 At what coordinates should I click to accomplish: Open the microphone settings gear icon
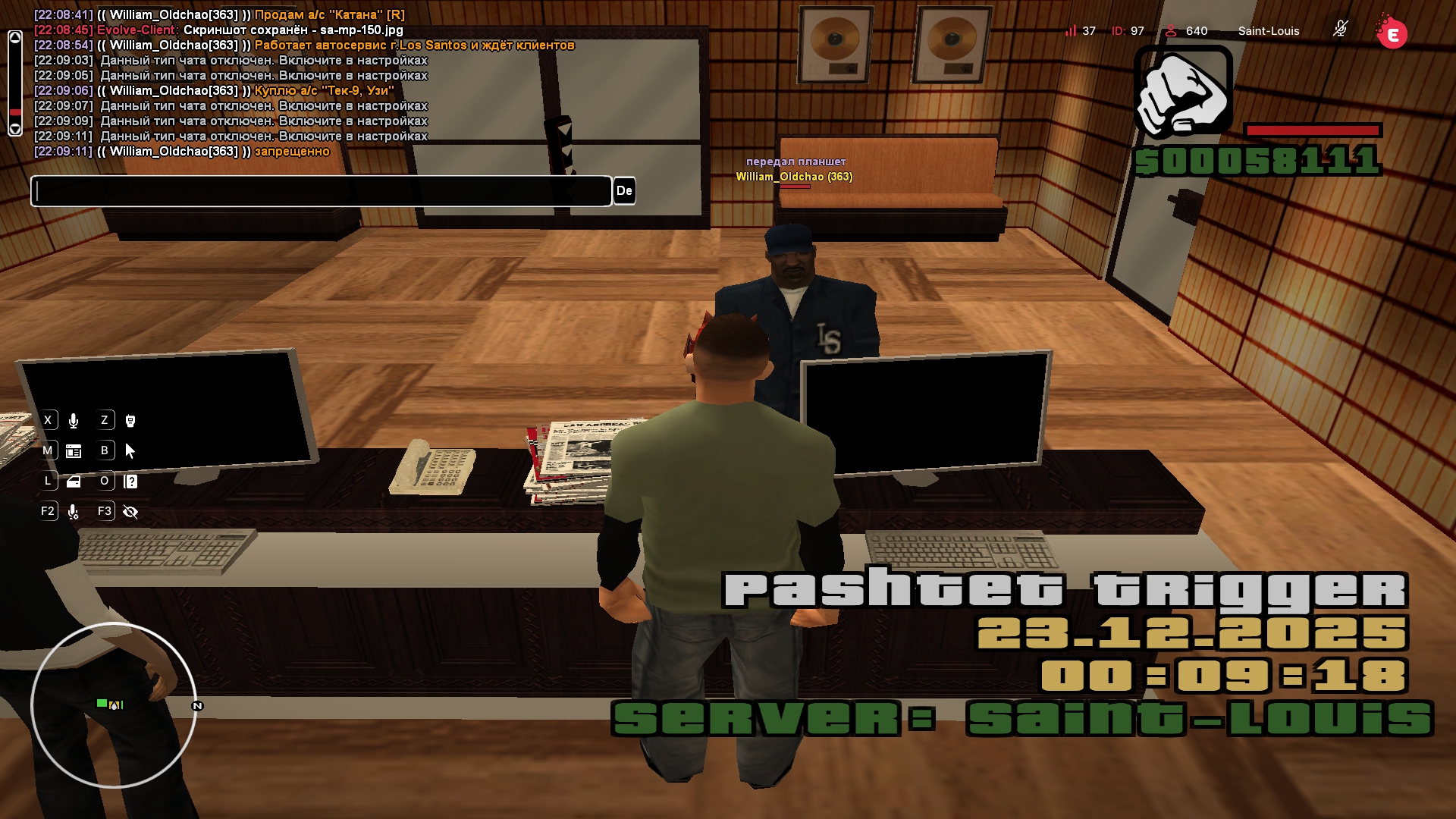coord(74,512)
